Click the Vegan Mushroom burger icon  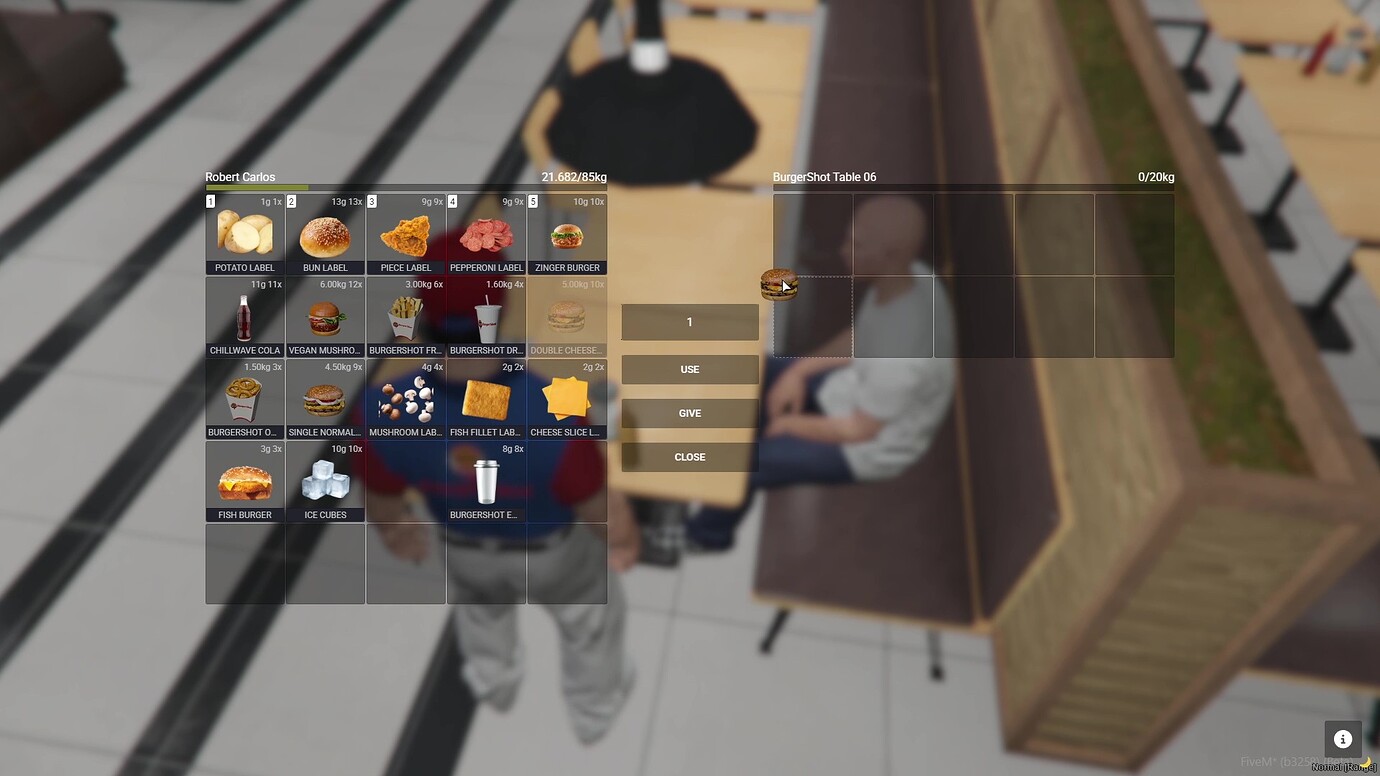324,316
